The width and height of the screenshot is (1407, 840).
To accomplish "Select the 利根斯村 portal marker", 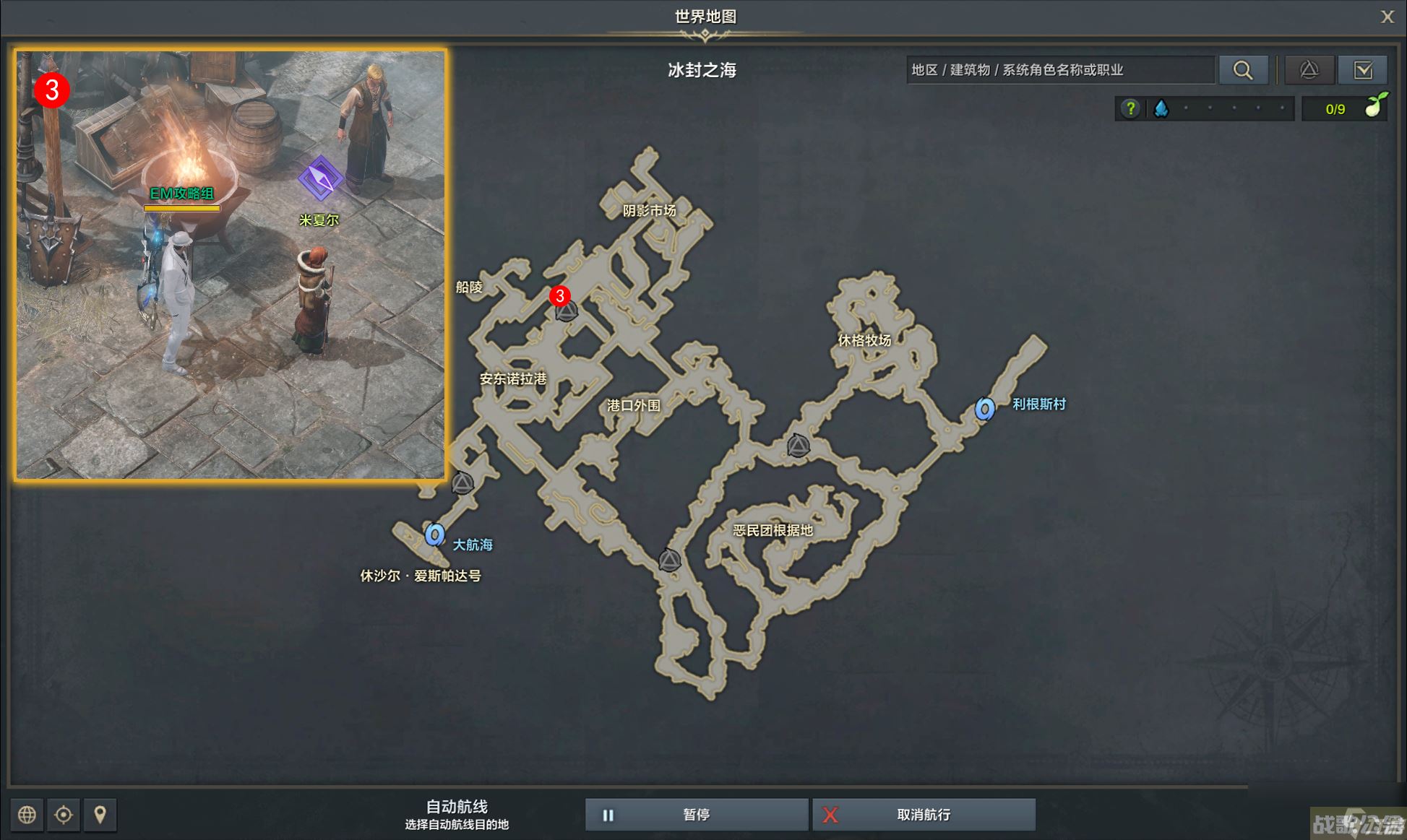I will pos(984,409).
